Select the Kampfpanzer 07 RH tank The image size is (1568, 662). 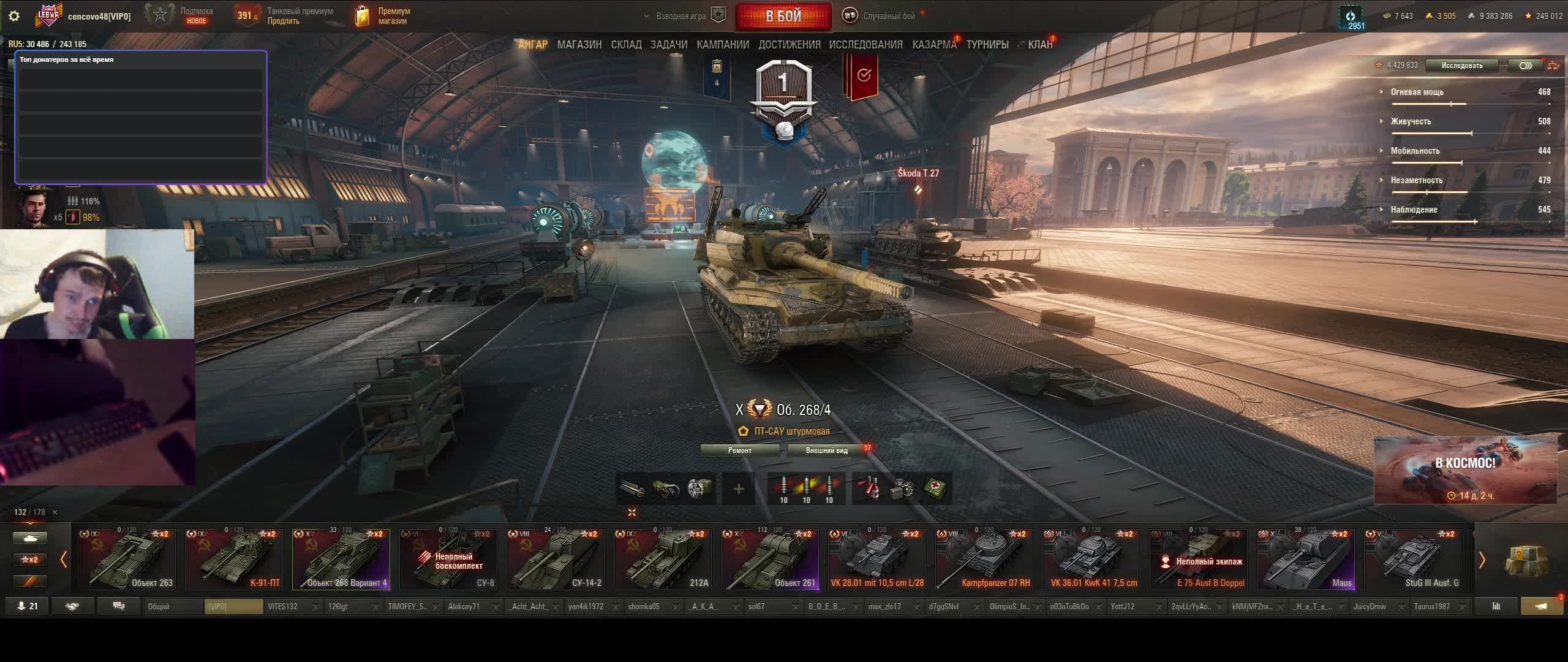[x=984, y=560]
